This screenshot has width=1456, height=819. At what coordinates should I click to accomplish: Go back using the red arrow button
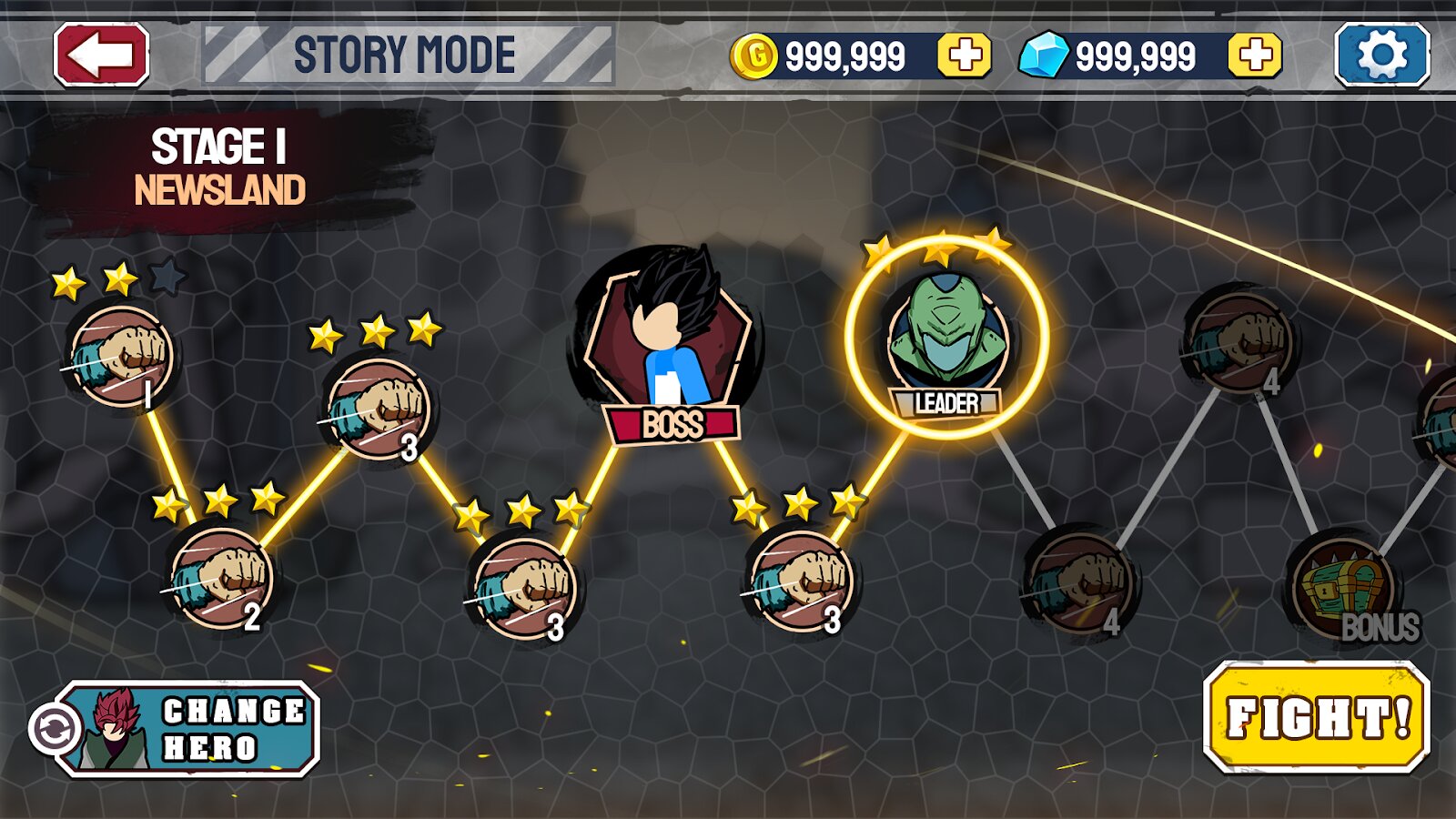(x=101, y=55)
